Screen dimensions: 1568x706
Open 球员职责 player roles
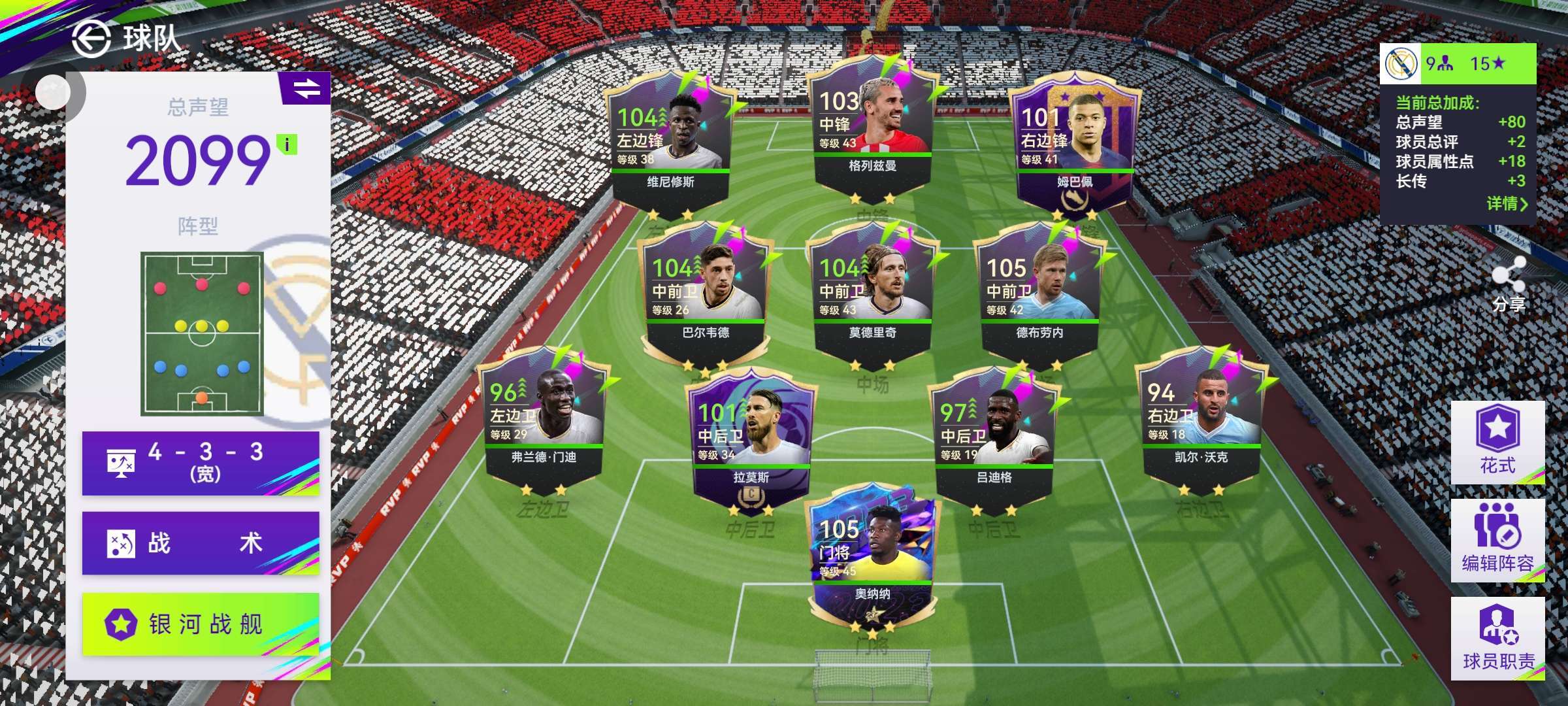pos(1497,638)
